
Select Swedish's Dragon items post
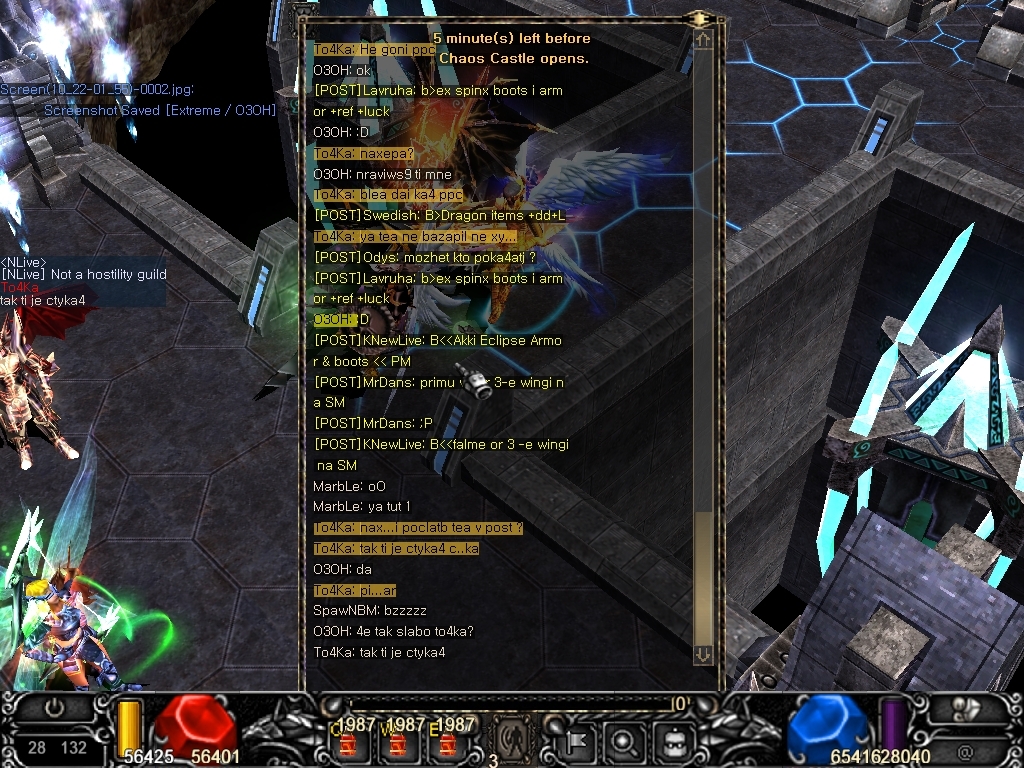point(439,216)
